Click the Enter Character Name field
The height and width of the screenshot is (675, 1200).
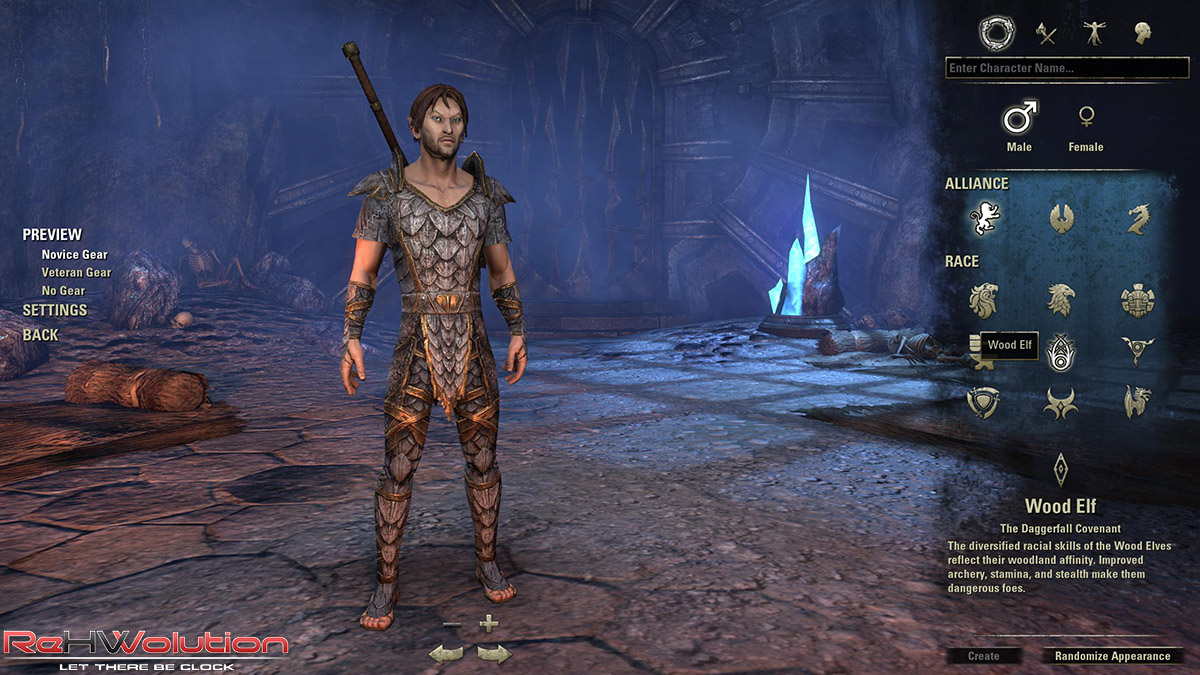coord(1066,69)
